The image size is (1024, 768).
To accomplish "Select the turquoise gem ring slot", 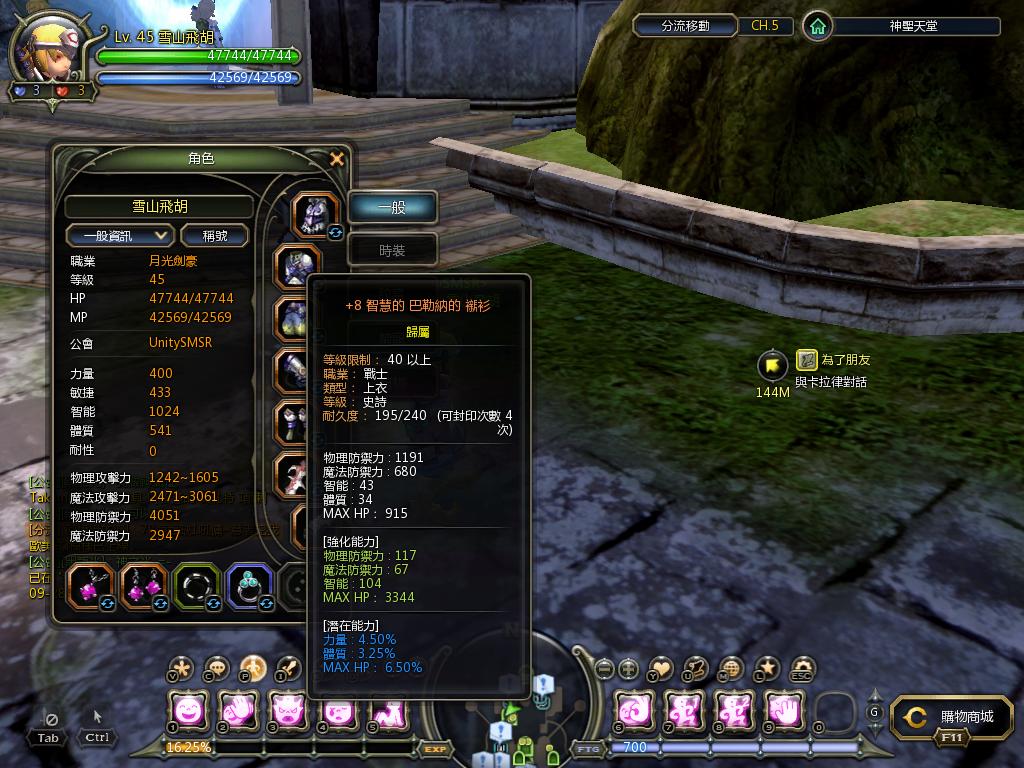I will [249, 586].
